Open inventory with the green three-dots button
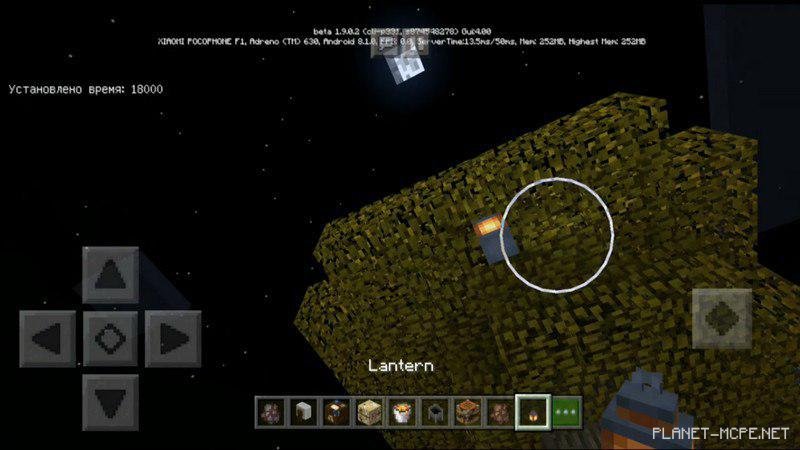The image size is (800, 450). pos(566,411)
